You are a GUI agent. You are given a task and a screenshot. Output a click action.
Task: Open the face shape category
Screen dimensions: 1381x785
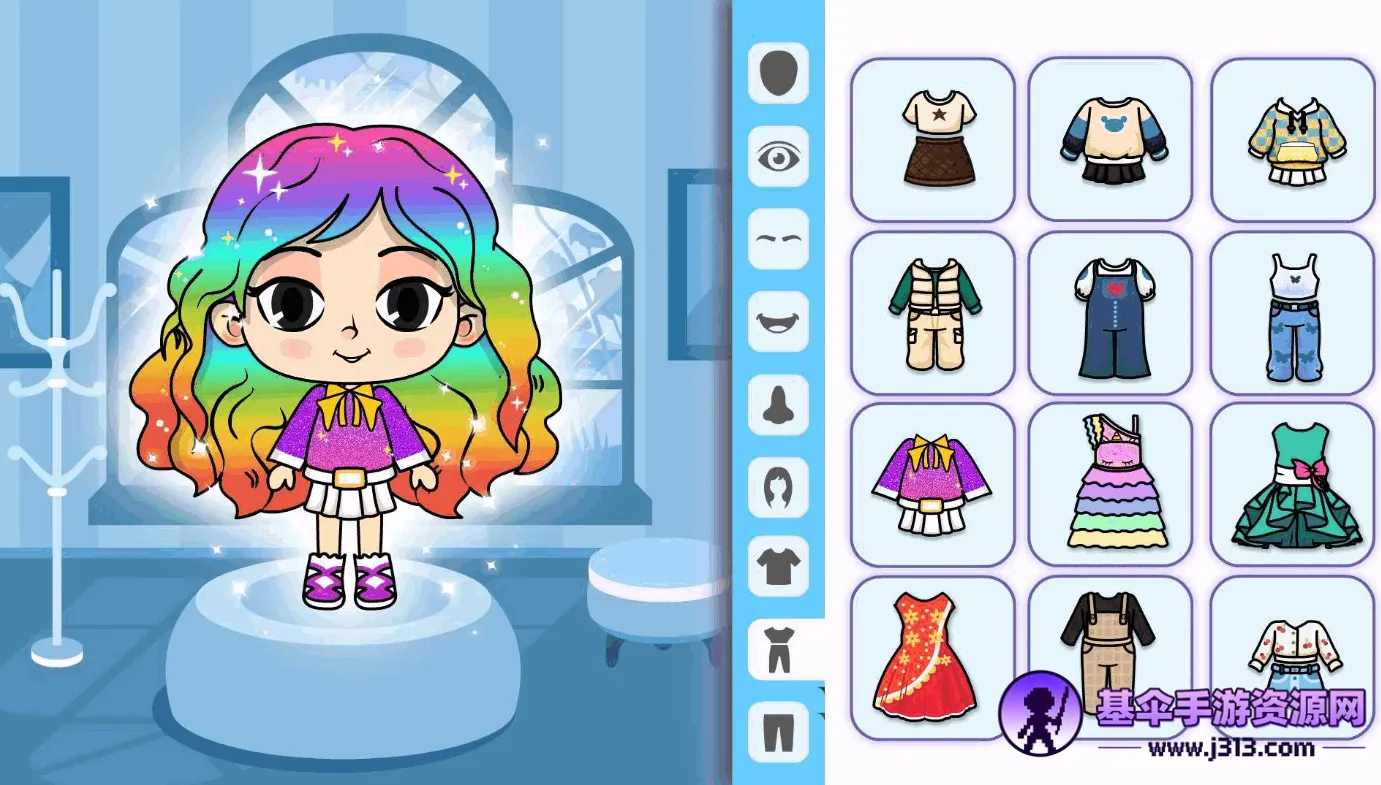pos(778,72)
